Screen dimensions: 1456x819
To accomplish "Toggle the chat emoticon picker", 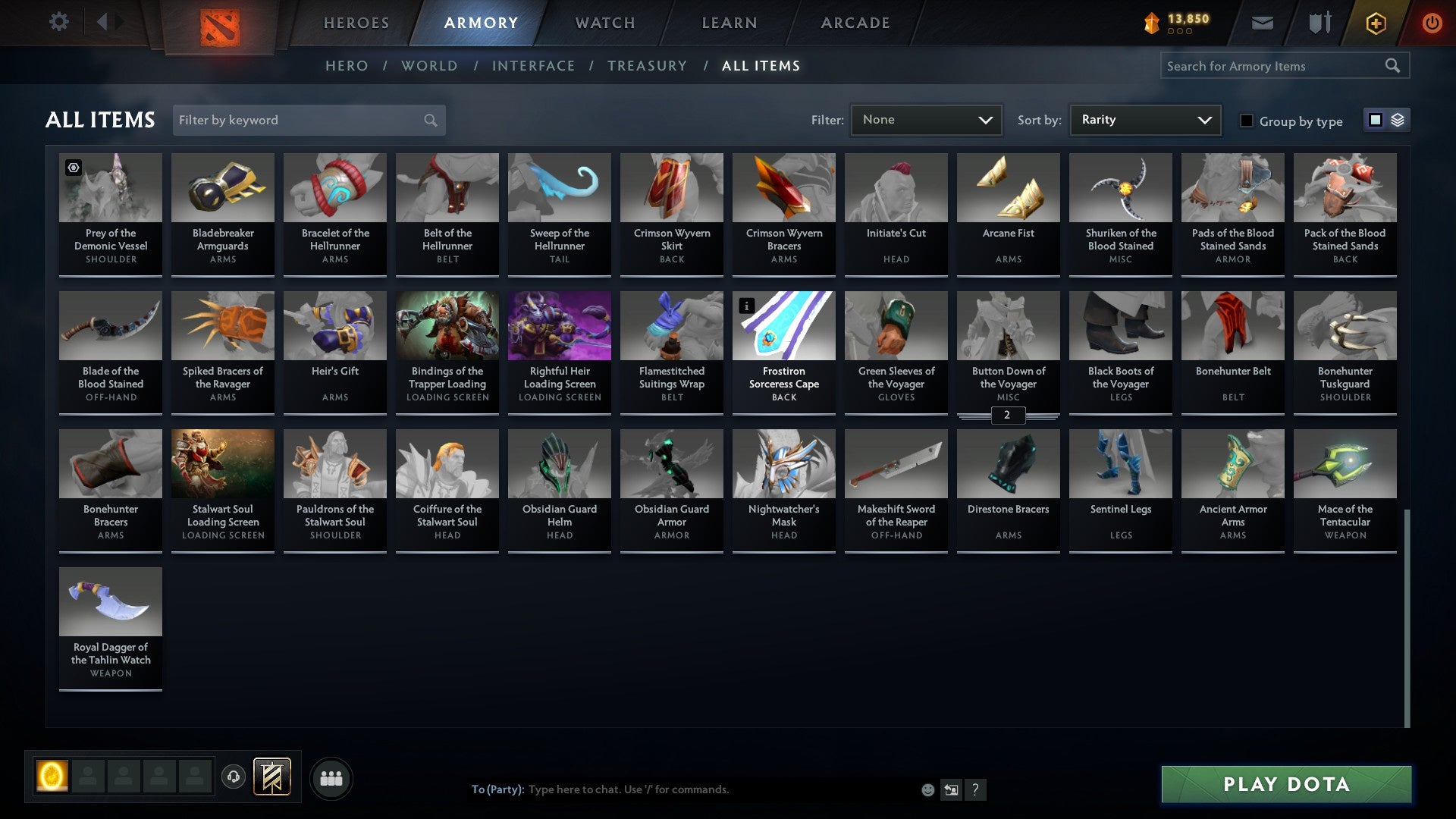I will coord(927,789).
